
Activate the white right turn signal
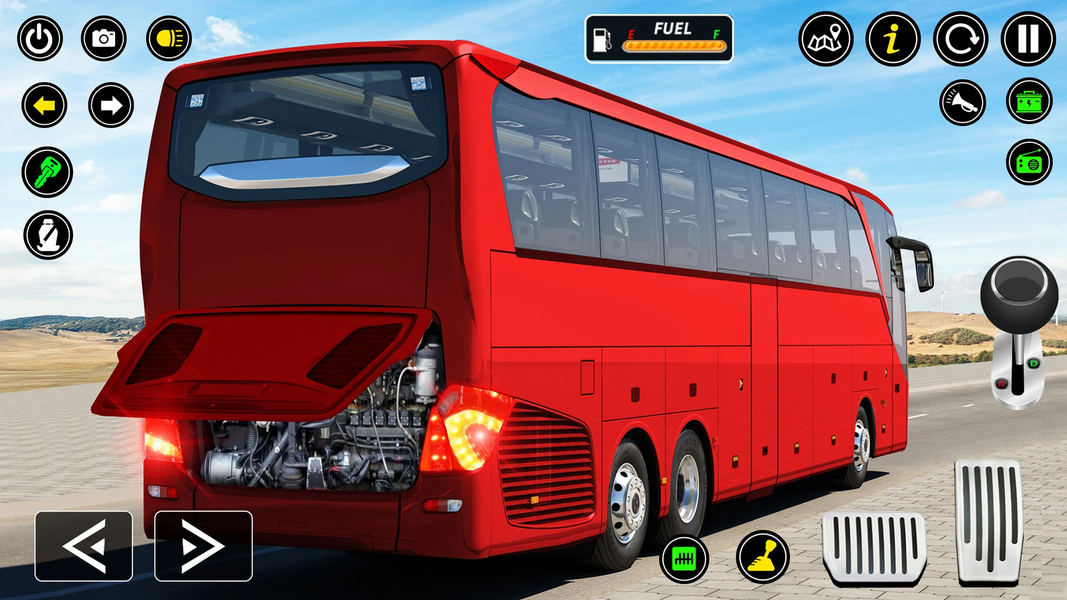[x=111, y=105]
